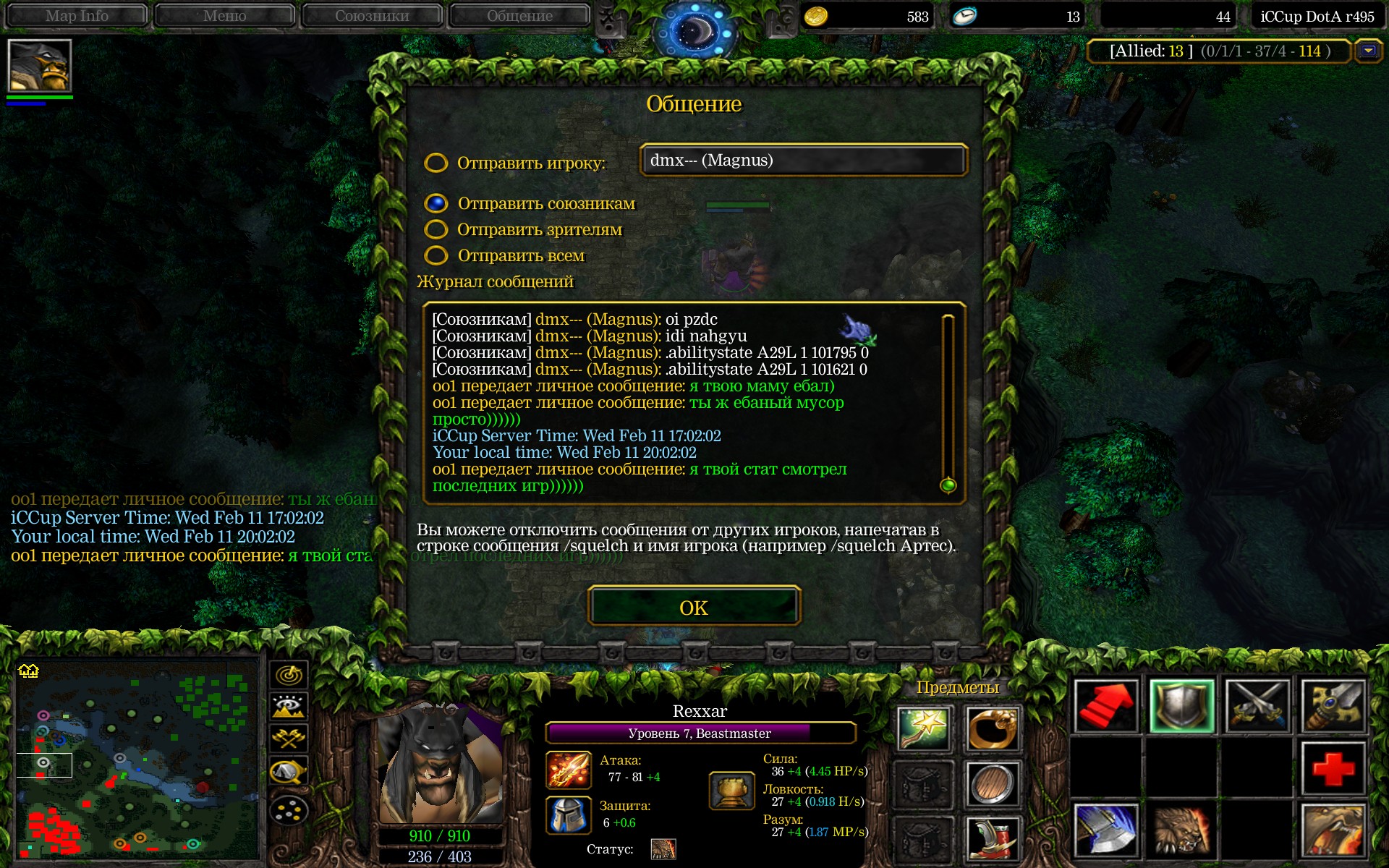Select the star wand item slot
Image resolution: width=1389 pixels, height=868 pixels.
[924, 728]
